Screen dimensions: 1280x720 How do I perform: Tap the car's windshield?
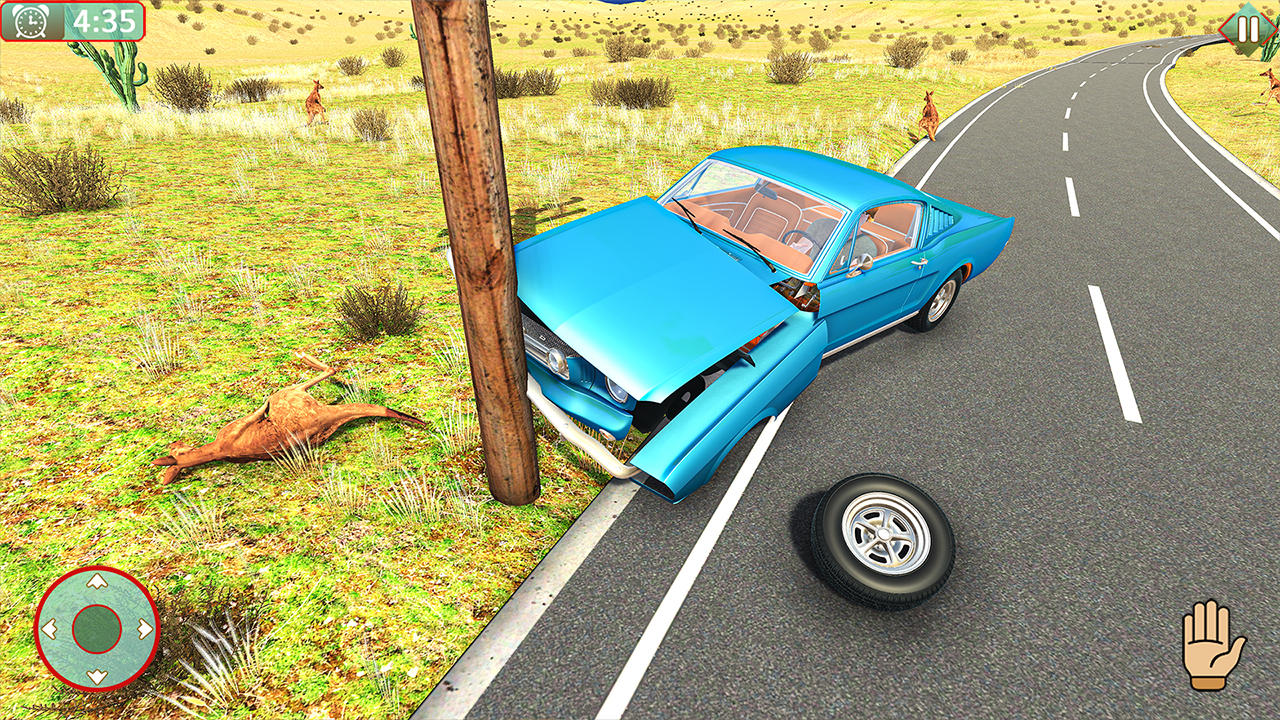[760, 210]
